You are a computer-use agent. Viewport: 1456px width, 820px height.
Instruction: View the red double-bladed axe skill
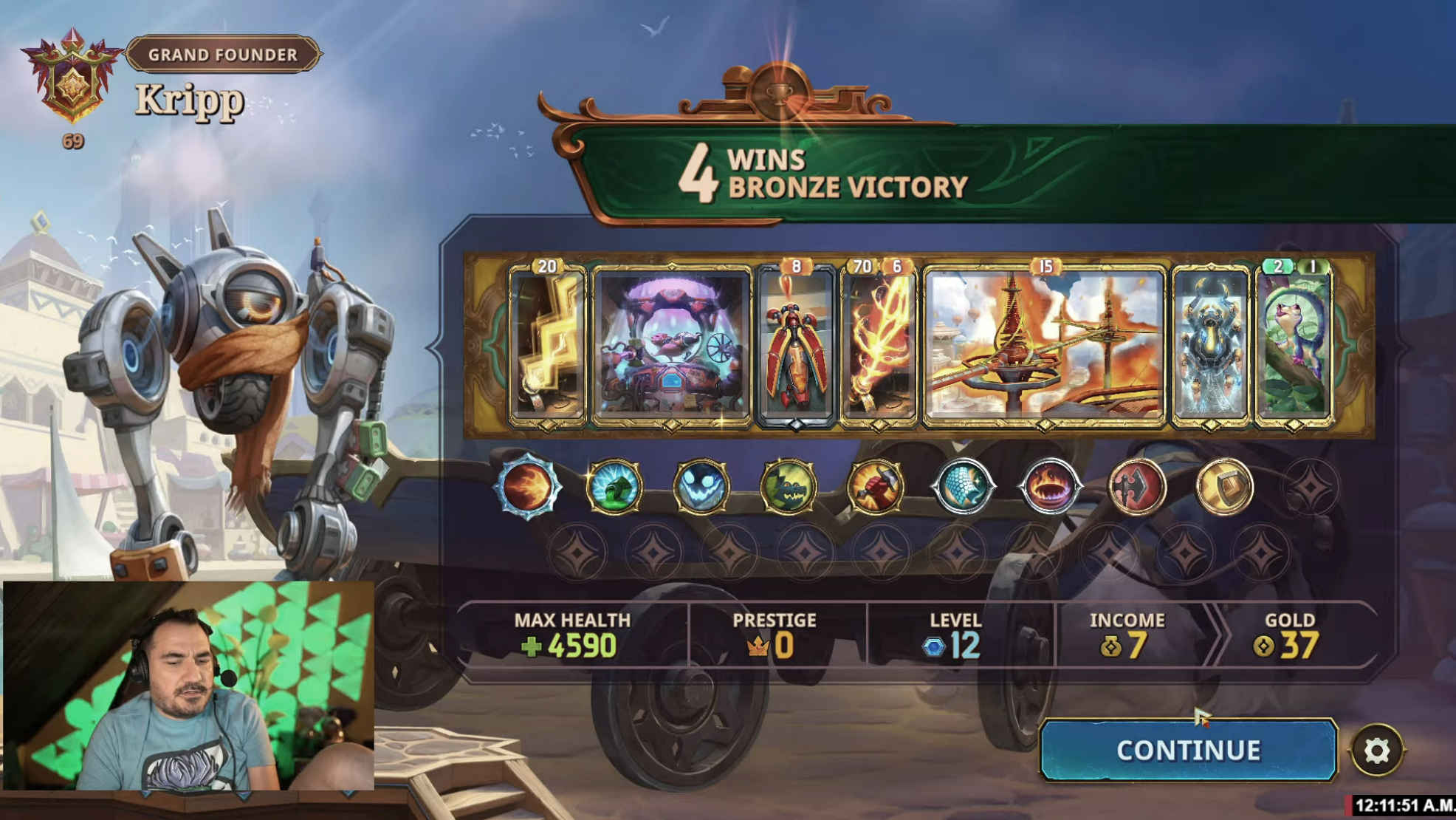point(1136,487)
